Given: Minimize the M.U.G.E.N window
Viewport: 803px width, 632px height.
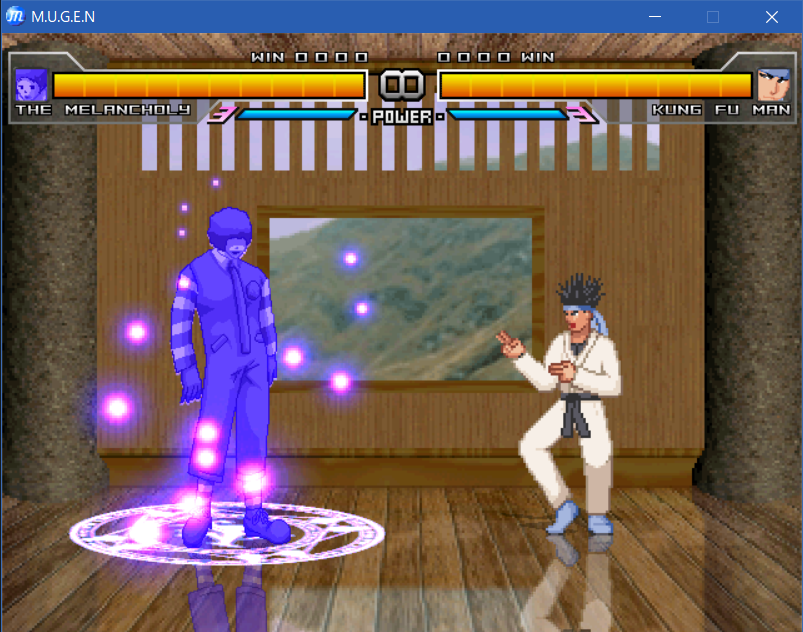Looking at the screenshot, I should pos(656,17).
